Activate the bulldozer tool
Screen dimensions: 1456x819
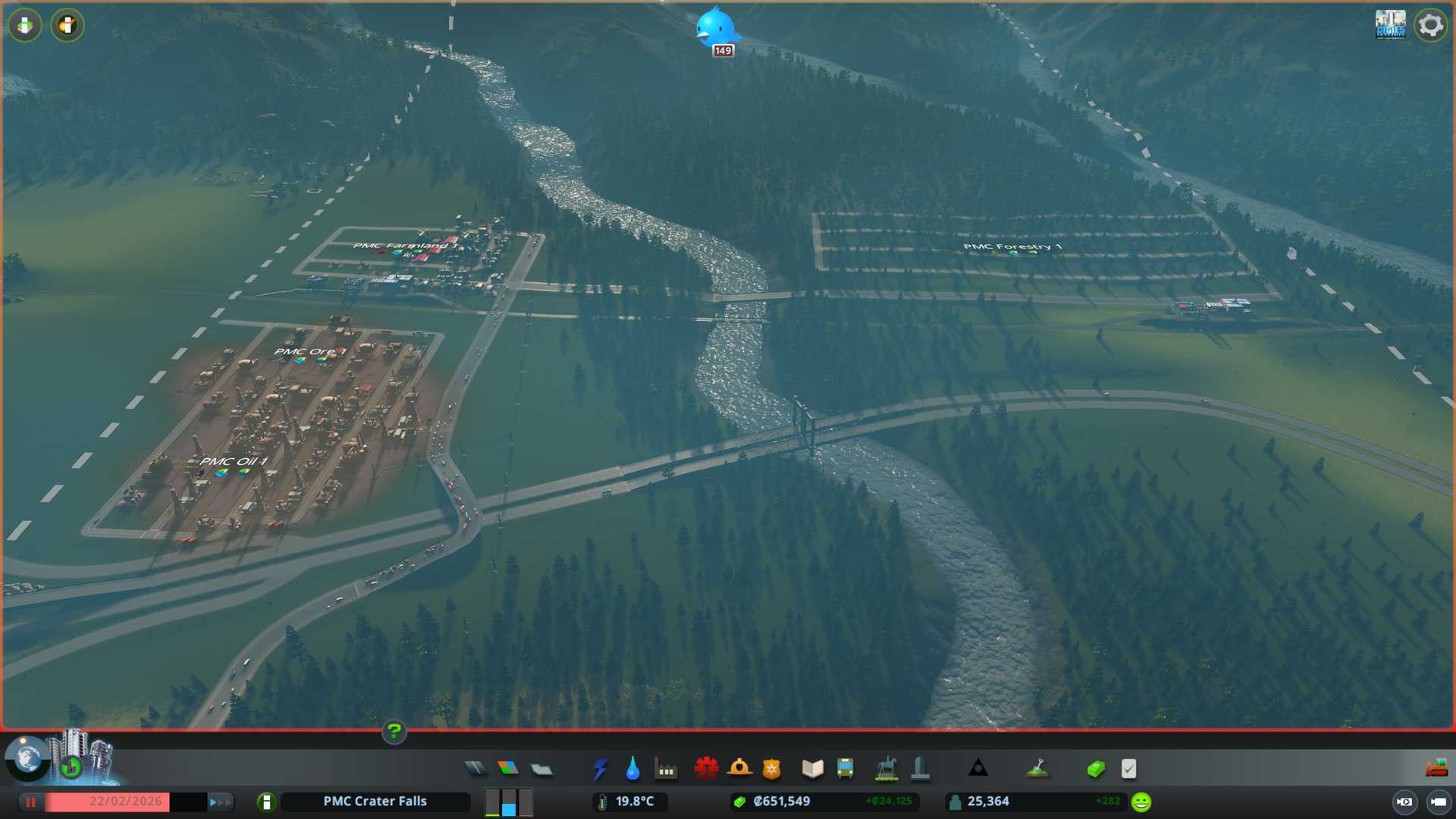click(1436, 769)
